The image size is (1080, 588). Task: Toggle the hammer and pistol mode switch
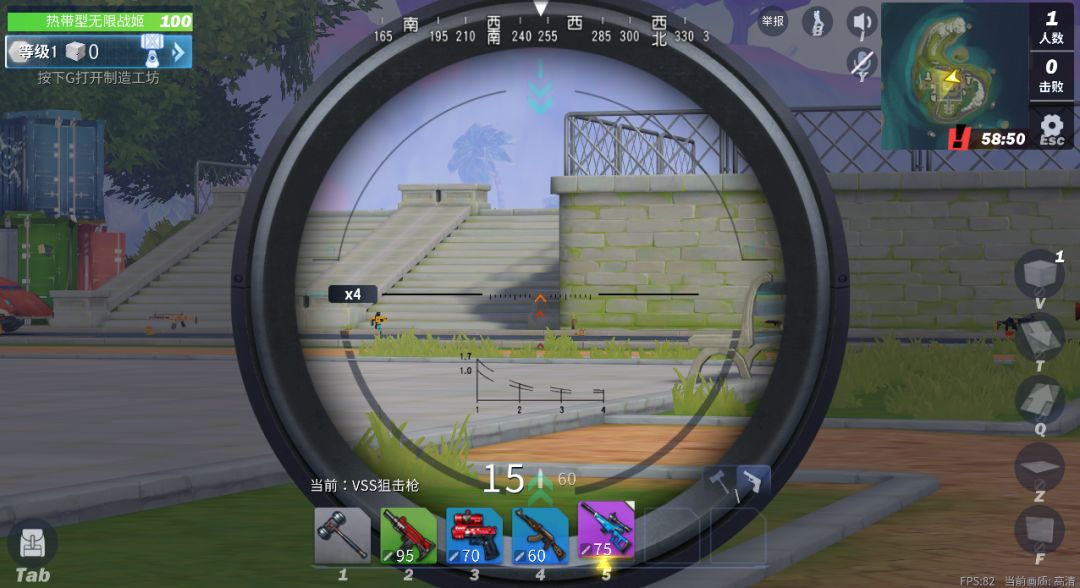click(x=737, y=483)
